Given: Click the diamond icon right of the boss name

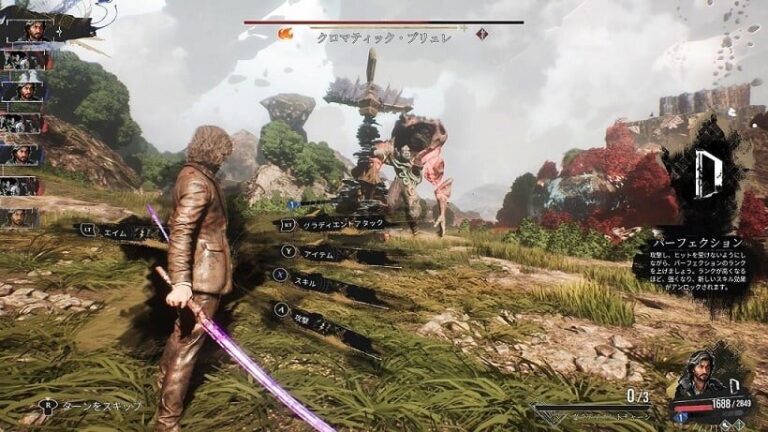Looking at the screenshot, I should point(481,34).
